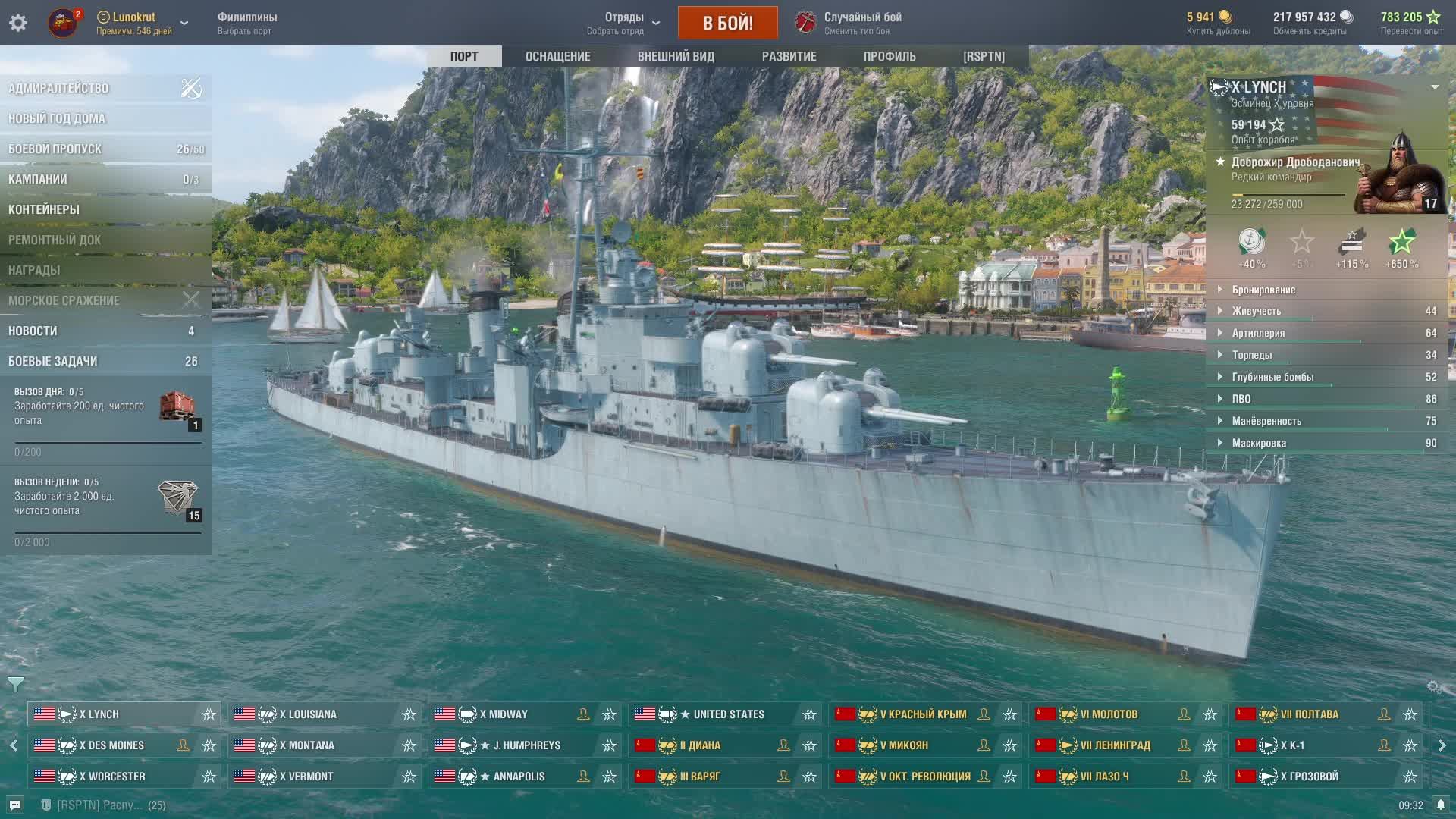Viewport: 1456px width, 819px height.
Task: Expand the Маскировка stats row
Action: click(x=1259, y=443)
